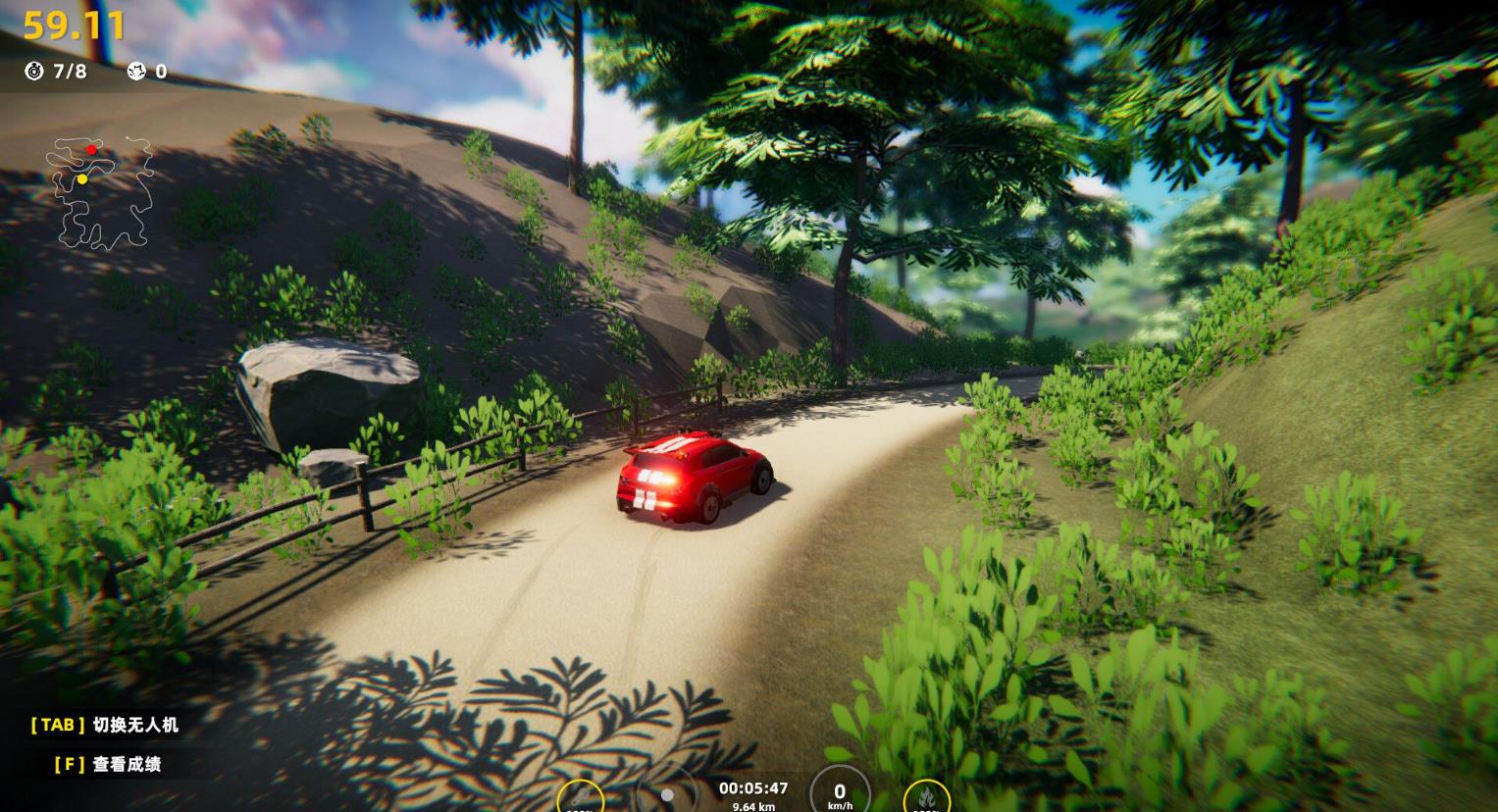This screenshot has height=812, width=1498.
Task: Click the round steering indicator dial
Action: [666, 794]
